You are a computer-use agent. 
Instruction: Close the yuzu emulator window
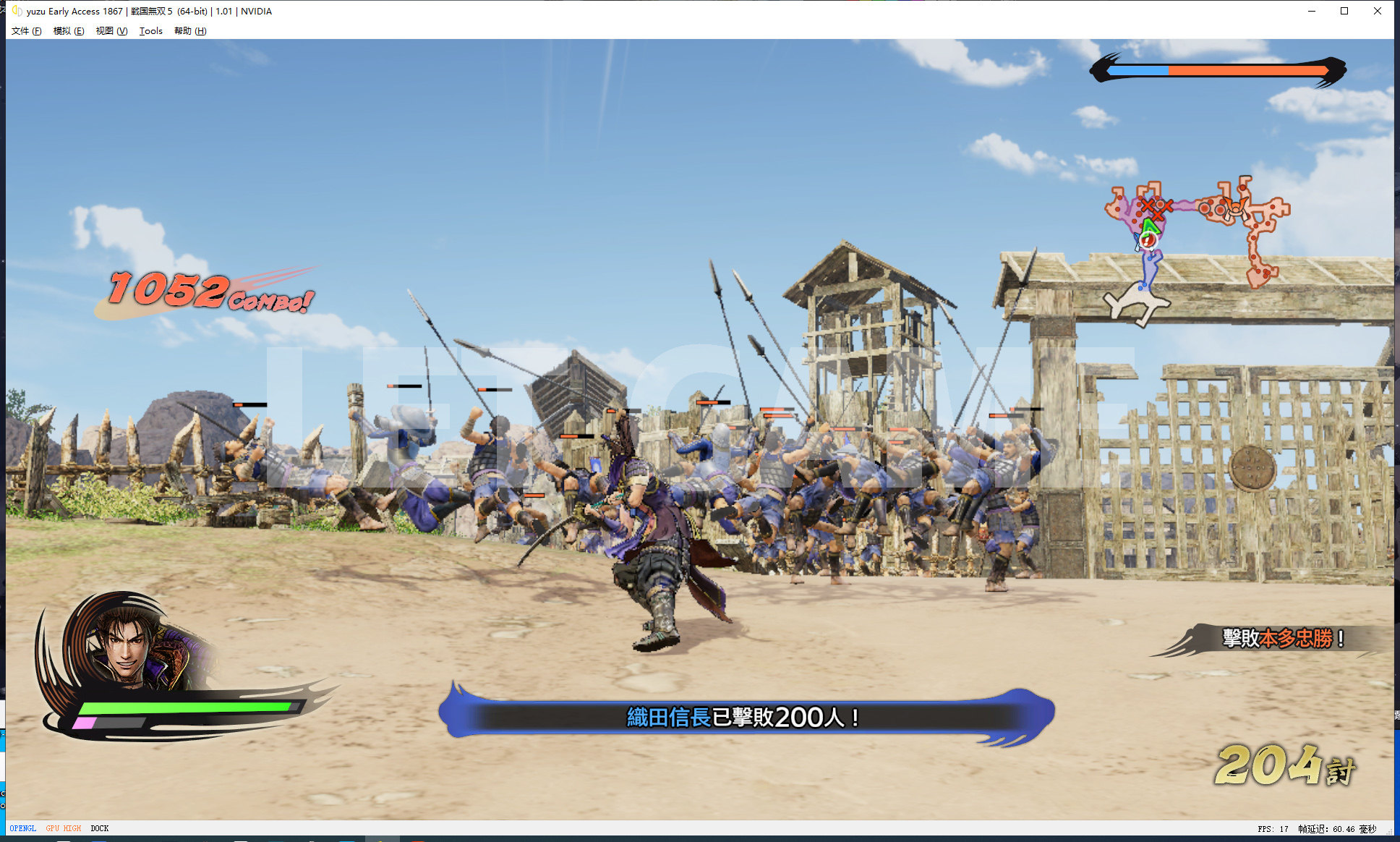(1378, 11)
